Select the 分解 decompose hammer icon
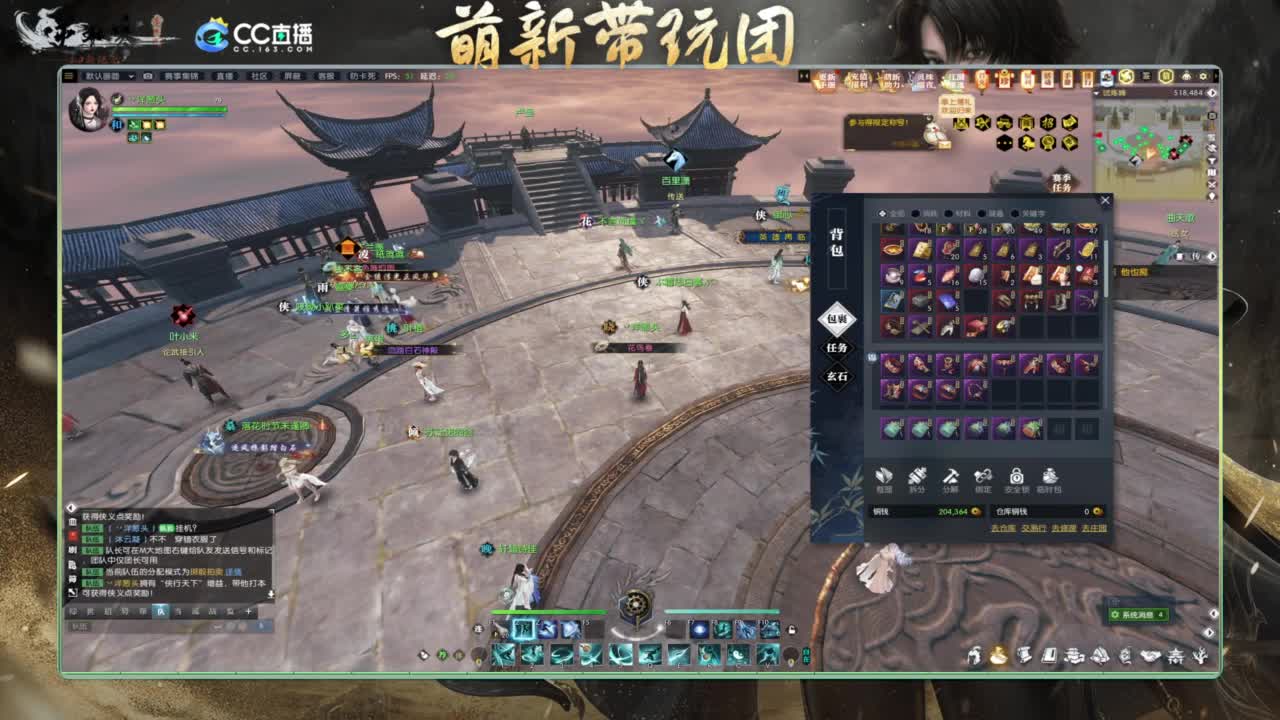 coord(951,477)
